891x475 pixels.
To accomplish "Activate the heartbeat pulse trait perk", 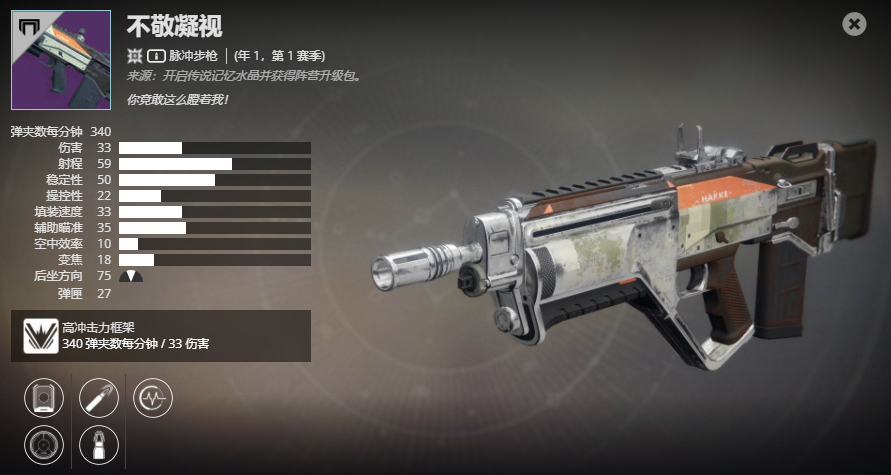I will coord(153,397).
